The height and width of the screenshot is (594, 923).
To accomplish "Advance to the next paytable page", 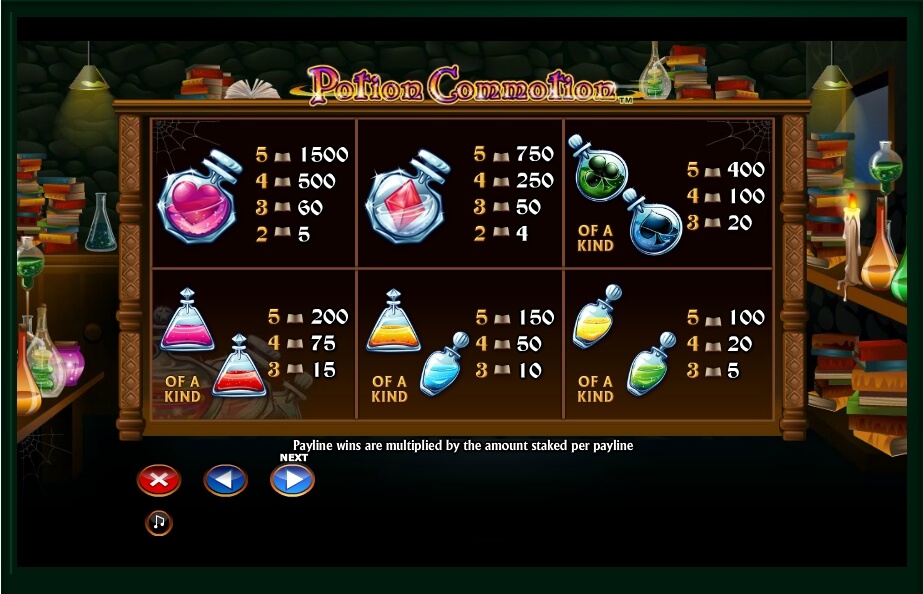I will (x=292, y=481).
